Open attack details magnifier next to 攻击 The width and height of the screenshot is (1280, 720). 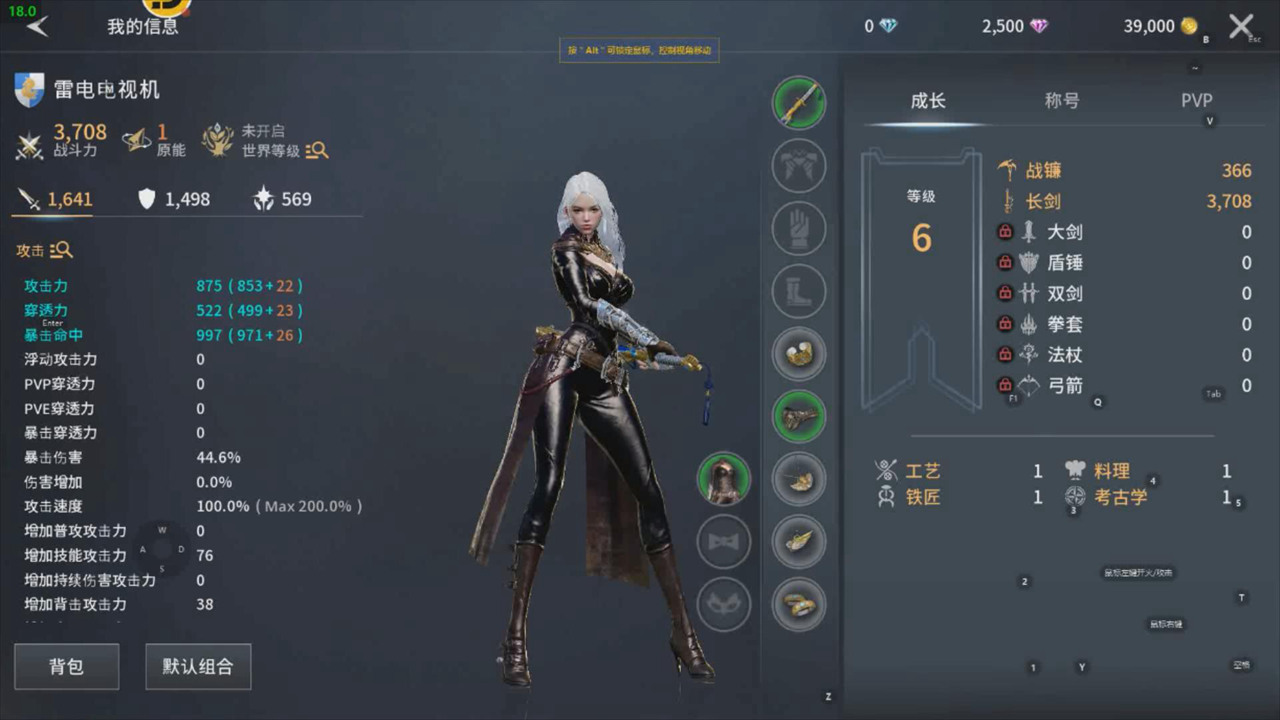coord(61,250)
